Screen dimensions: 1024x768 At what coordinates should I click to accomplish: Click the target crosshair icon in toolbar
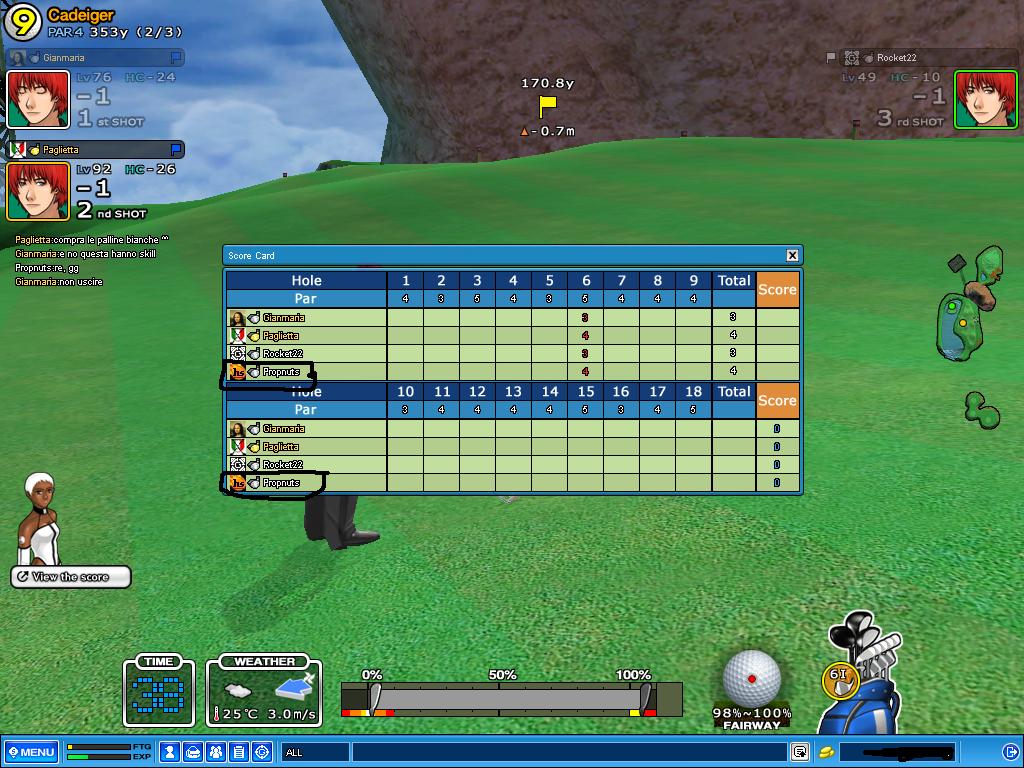point(262,752)
